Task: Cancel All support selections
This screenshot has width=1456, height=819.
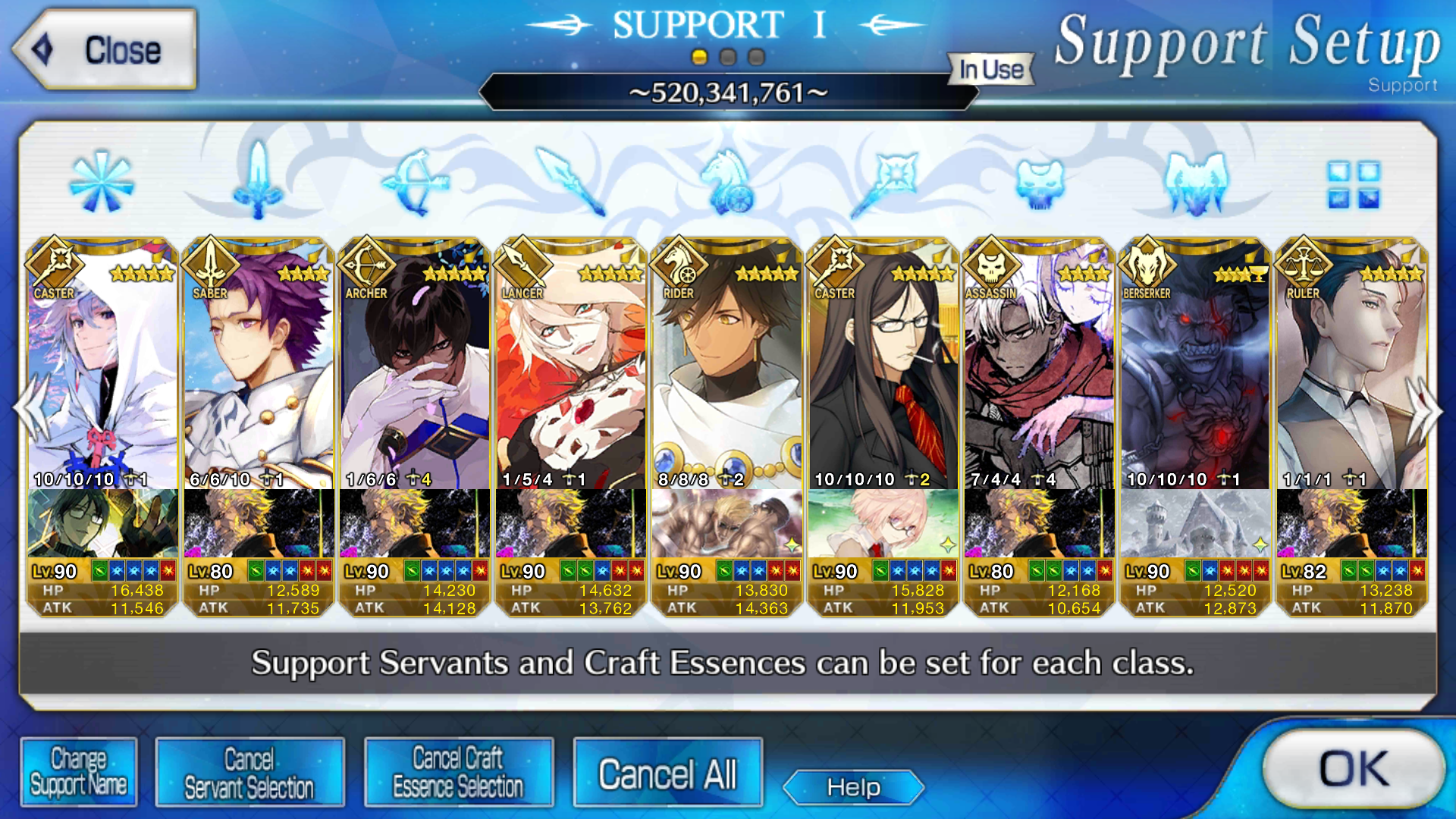Action: pyautogui.click(x=667, y=774)
